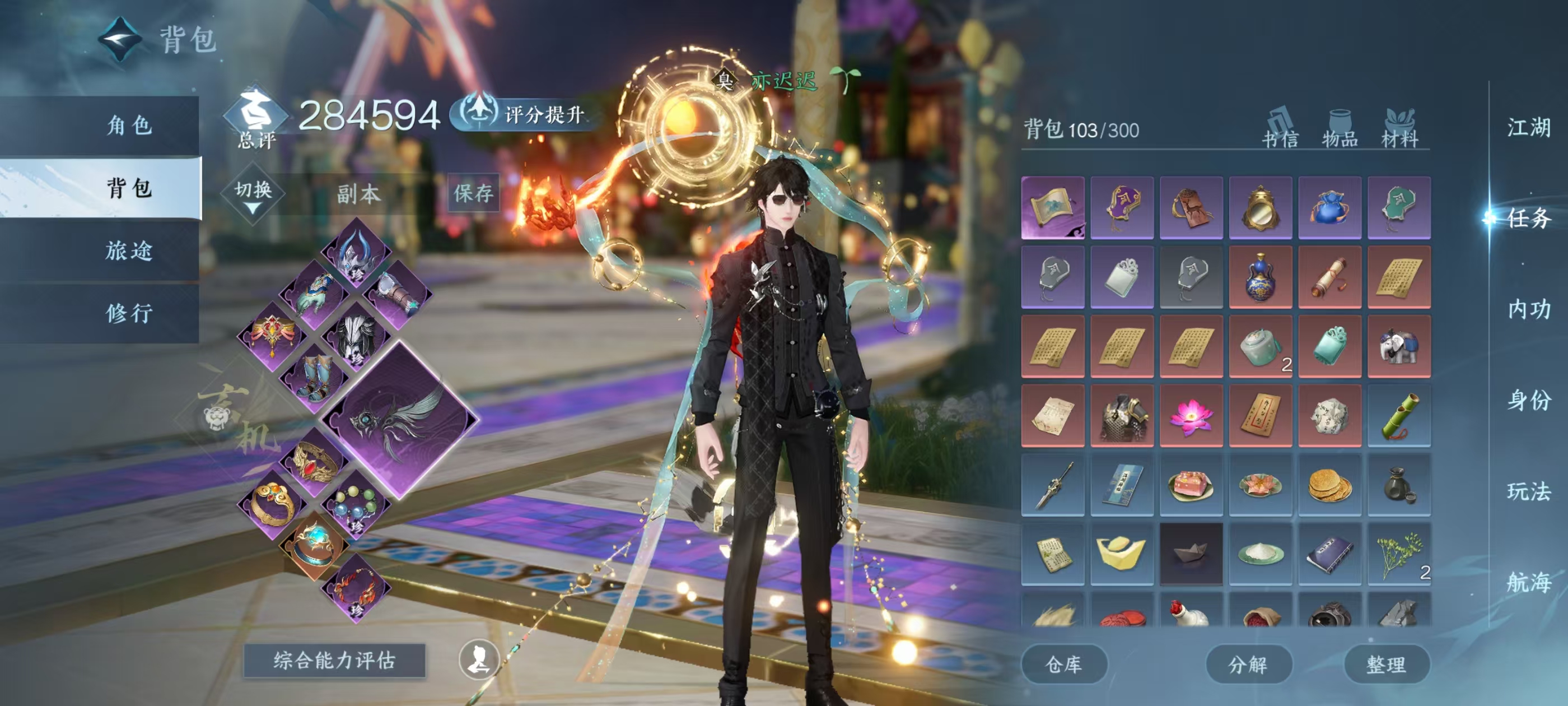This screenshot has height=706, width=1568.
Task: Filter bag by 书信 letters
Action: click(x=1280, y=129)
